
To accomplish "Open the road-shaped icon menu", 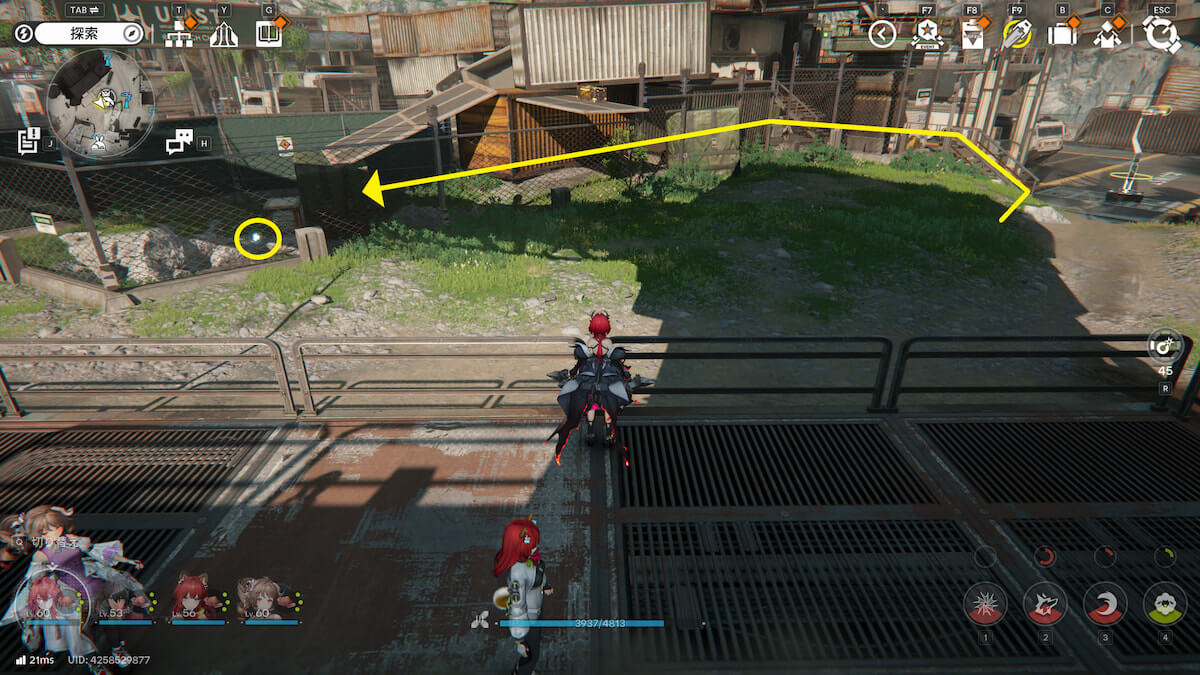I will click(x=224, y=35).
